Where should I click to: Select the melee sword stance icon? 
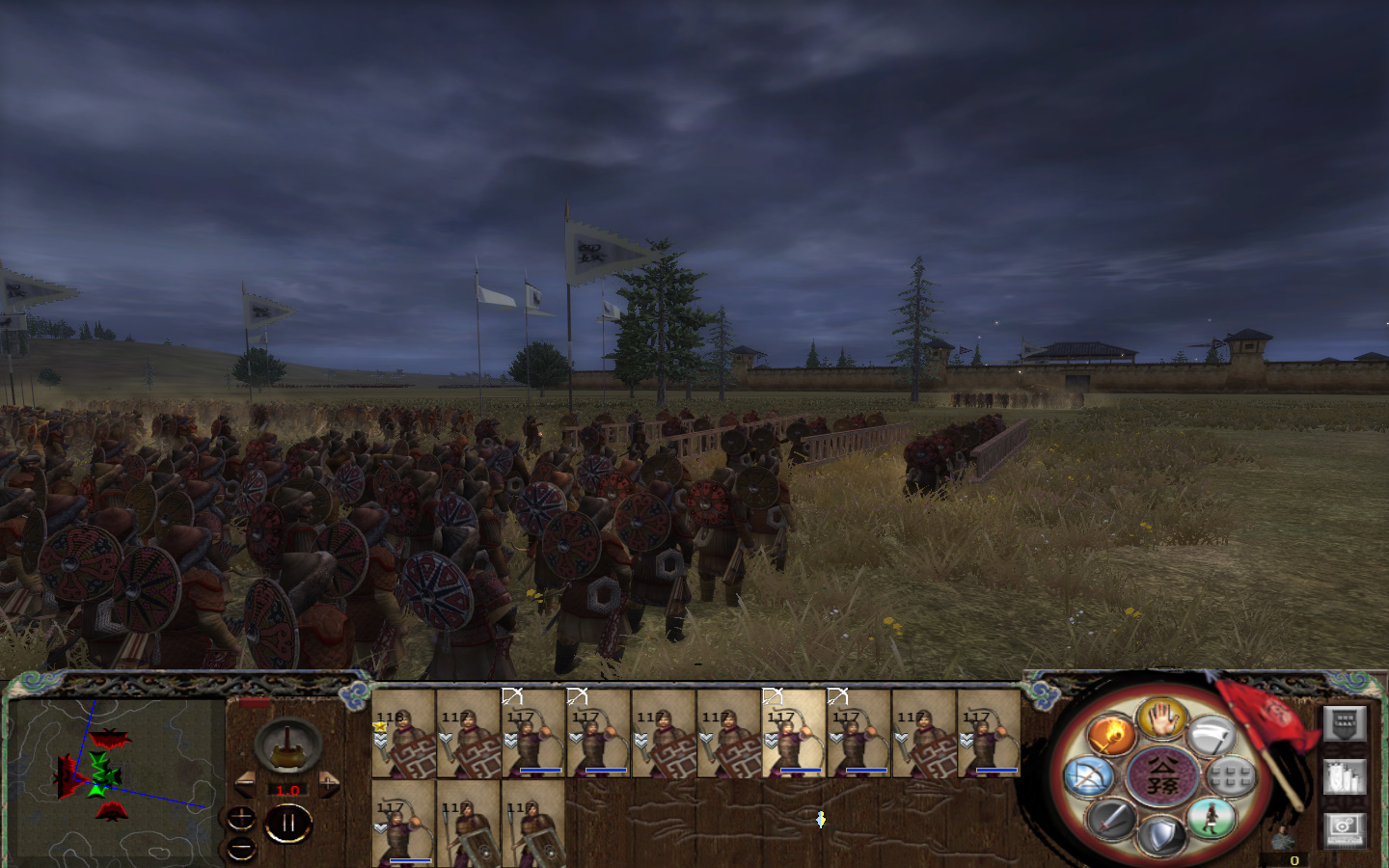coord(1111,821)
